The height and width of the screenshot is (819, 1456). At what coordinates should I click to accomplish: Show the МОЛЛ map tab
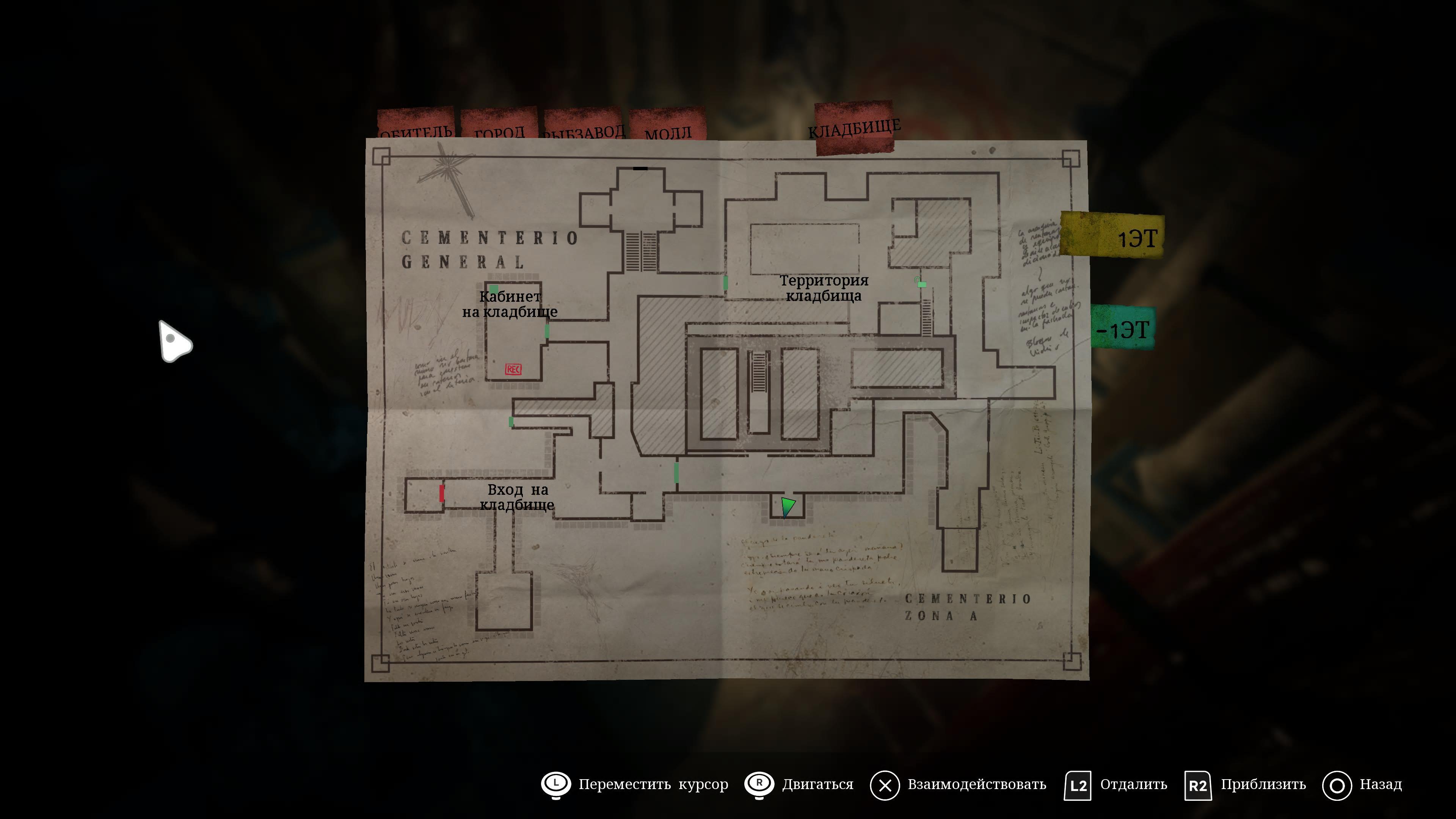667,127
